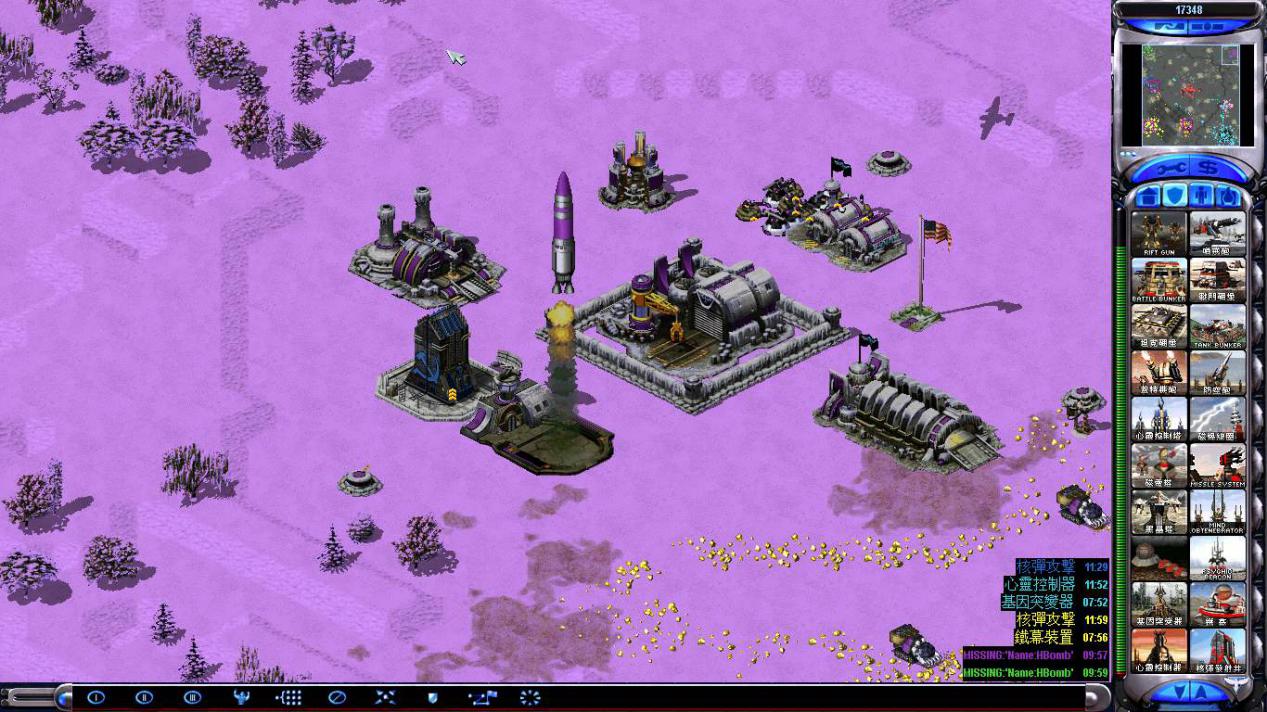Image resolution: width=1267 pixels, height=712 pixels.
Task: Activate the waypoint flag command
Action: 482,697
